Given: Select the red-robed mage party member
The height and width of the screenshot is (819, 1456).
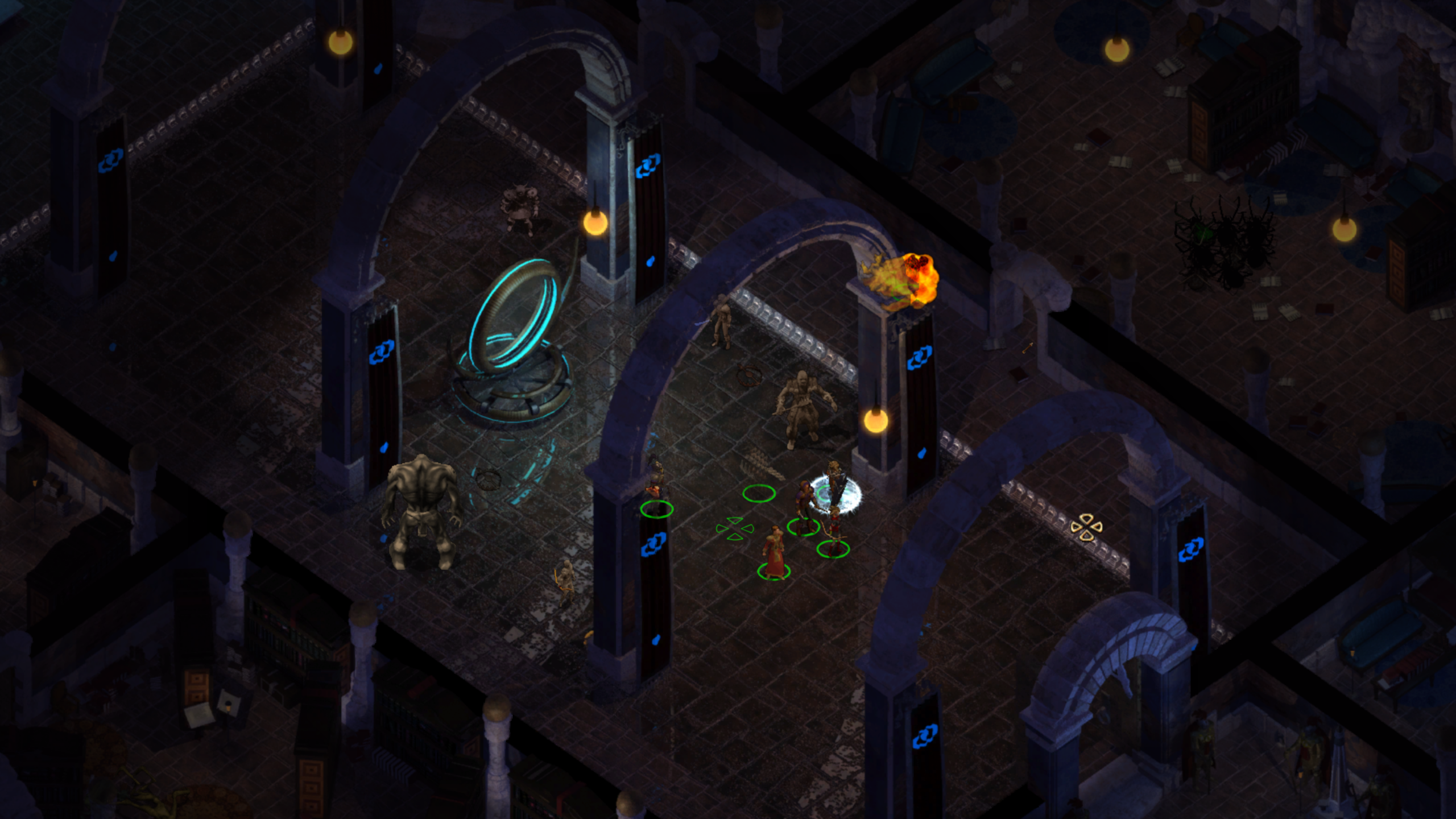Looking at the screenshot, I should 773,551.
